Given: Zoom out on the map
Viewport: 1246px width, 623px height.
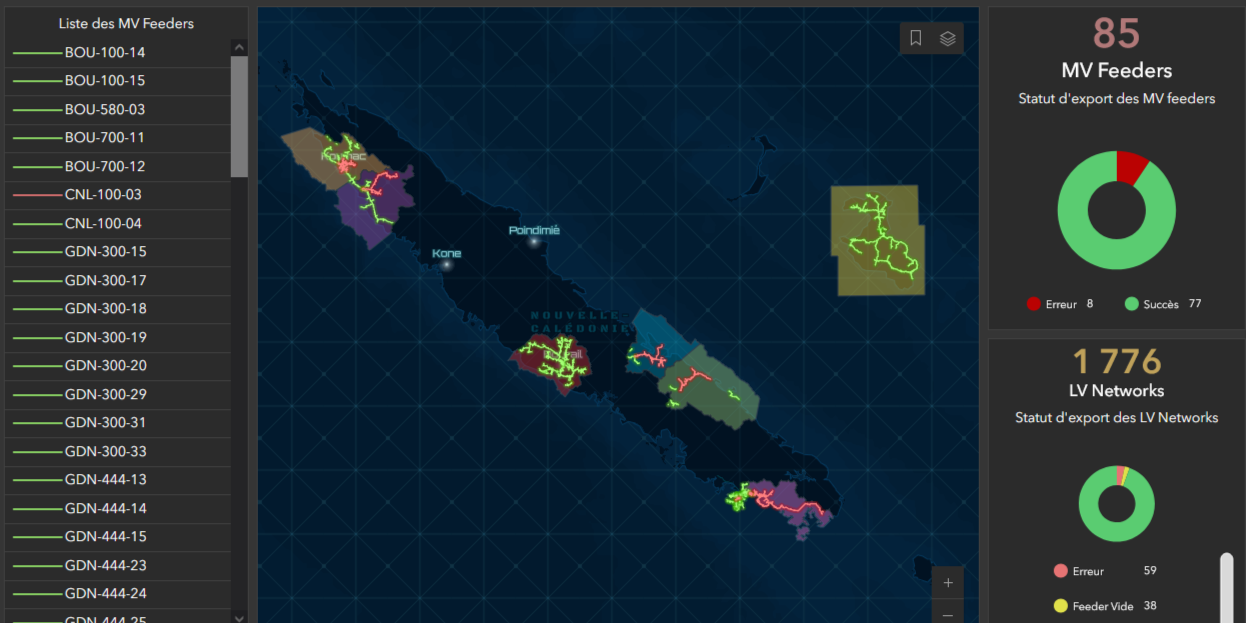Looking at the screenshot, I should (948, 613).
